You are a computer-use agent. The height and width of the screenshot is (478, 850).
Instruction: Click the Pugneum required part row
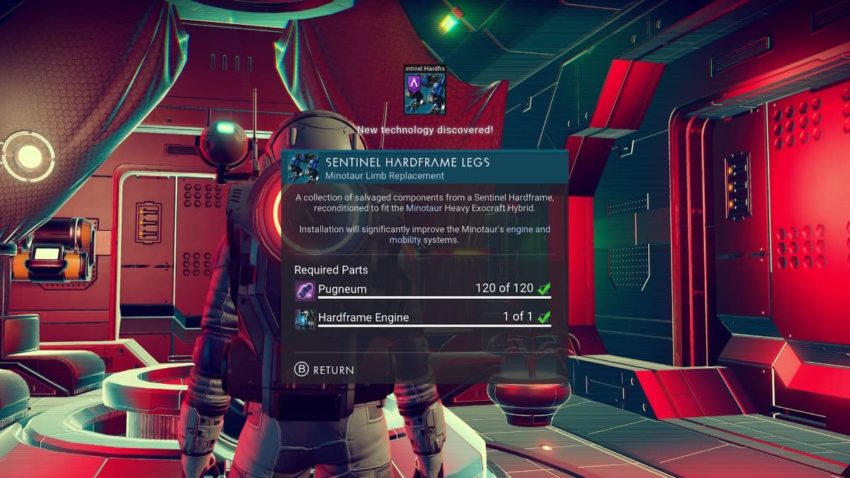tap(423, 290)
